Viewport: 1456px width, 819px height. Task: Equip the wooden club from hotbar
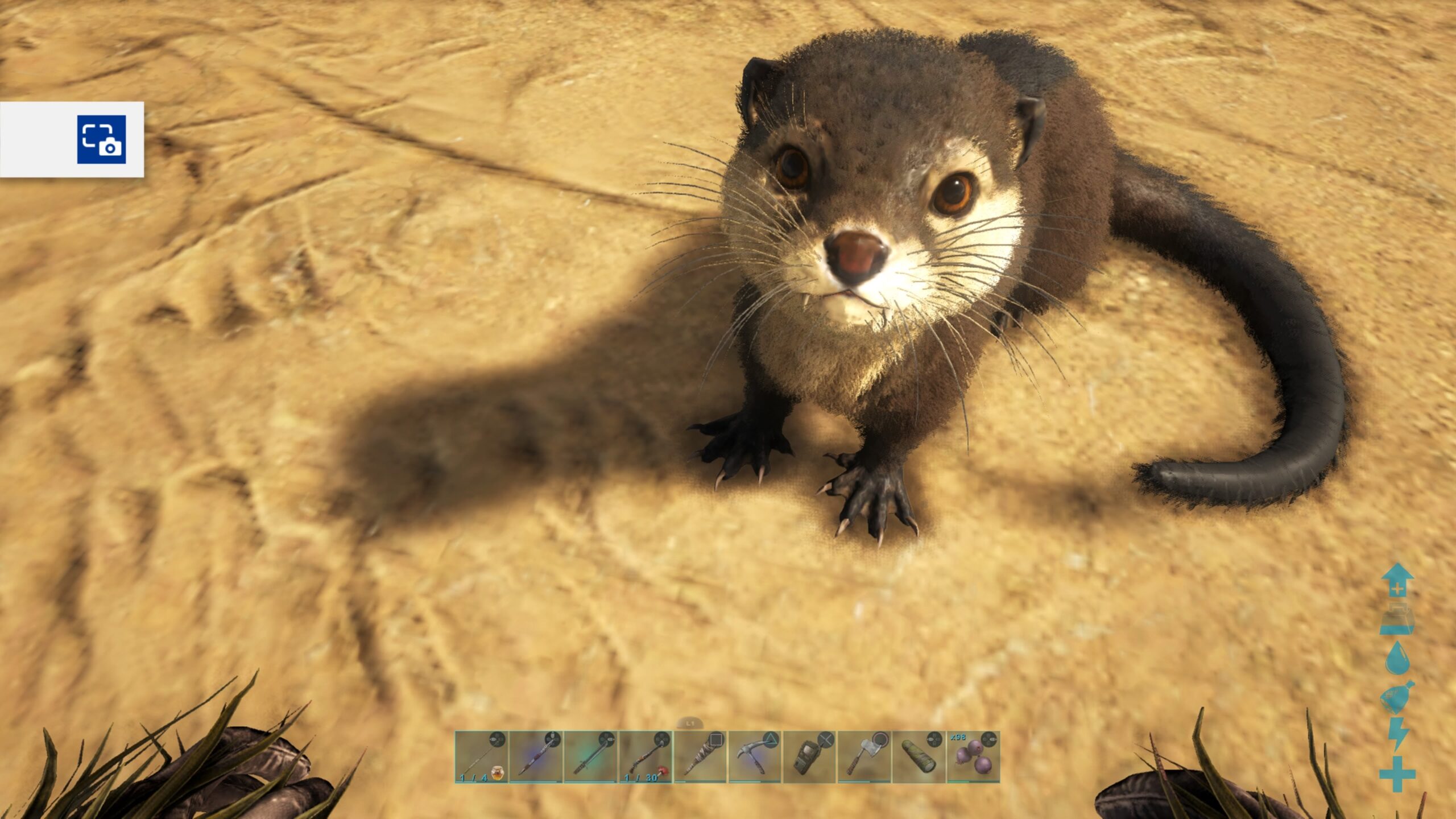(700, 757)
